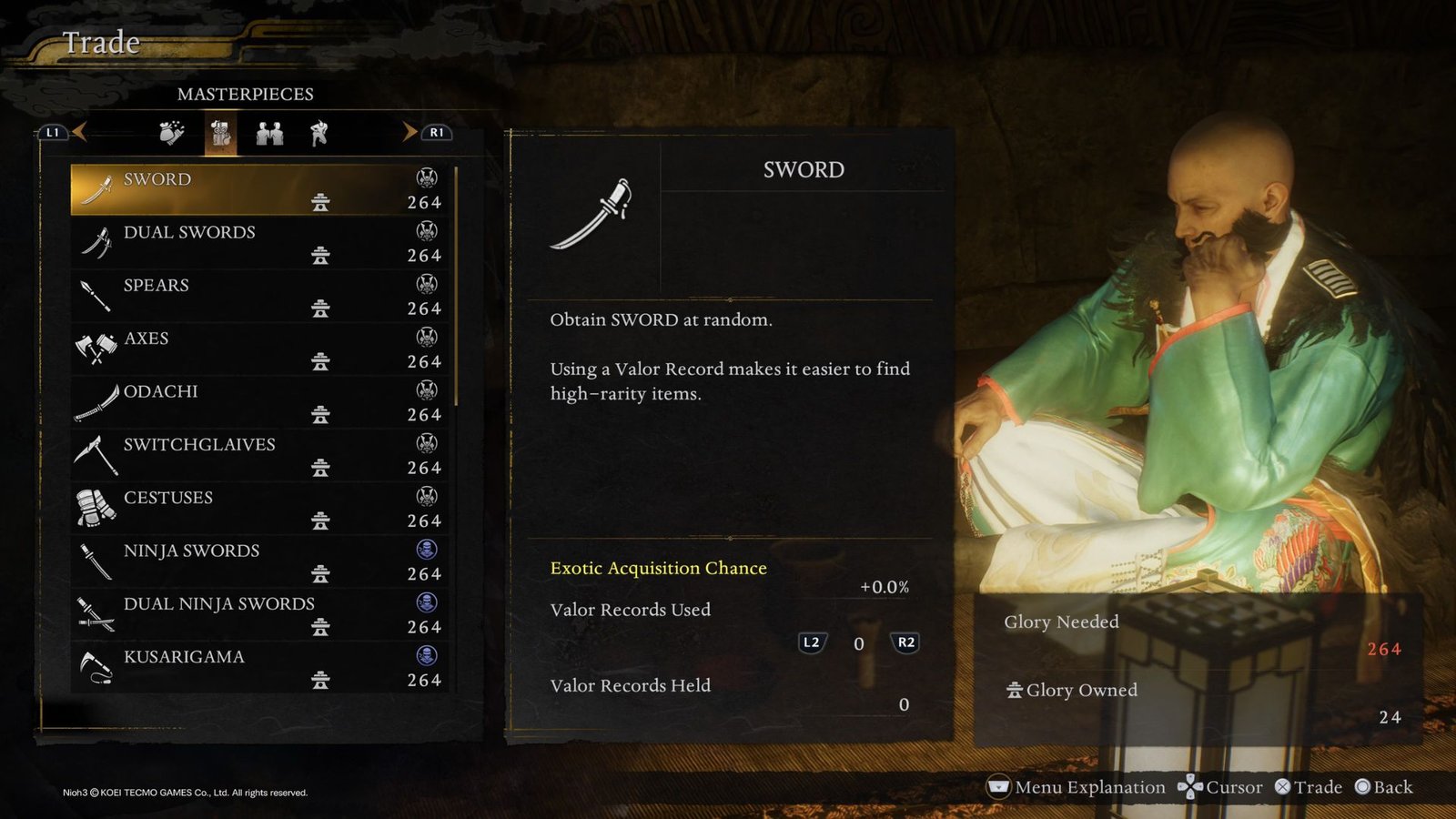Switch to the two-figures category tab

point(267,134)
